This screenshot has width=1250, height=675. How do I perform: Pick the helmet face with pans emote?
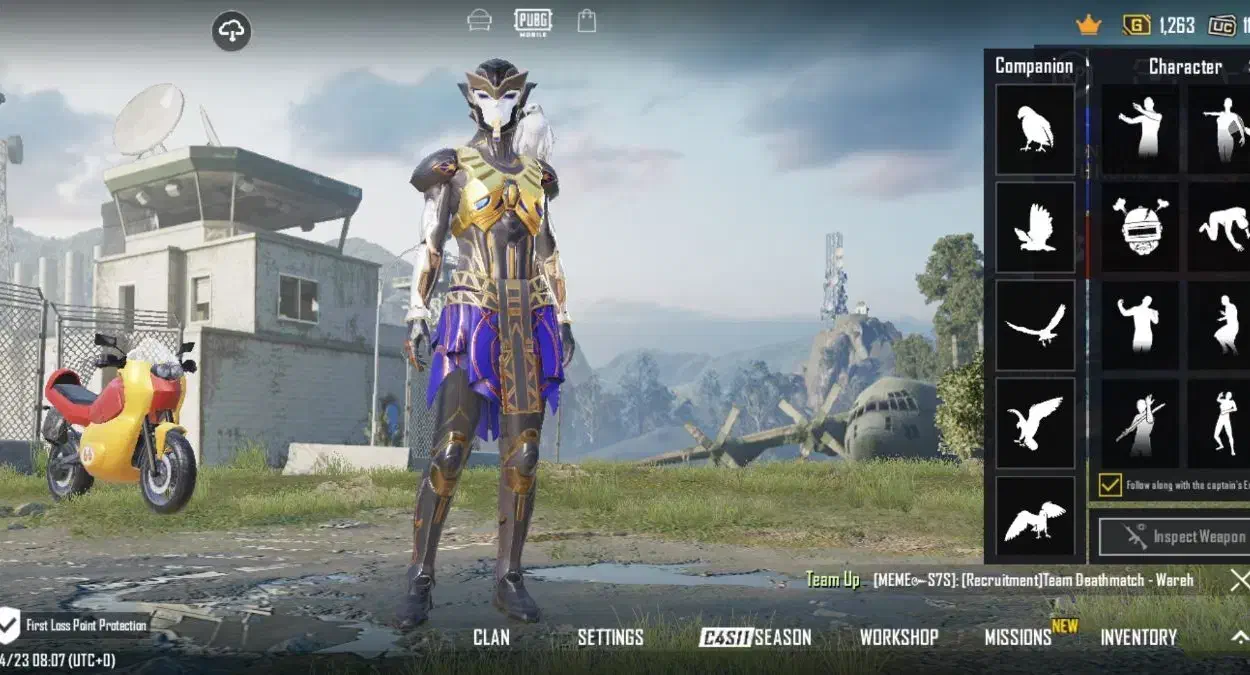tap(1142, 228)
